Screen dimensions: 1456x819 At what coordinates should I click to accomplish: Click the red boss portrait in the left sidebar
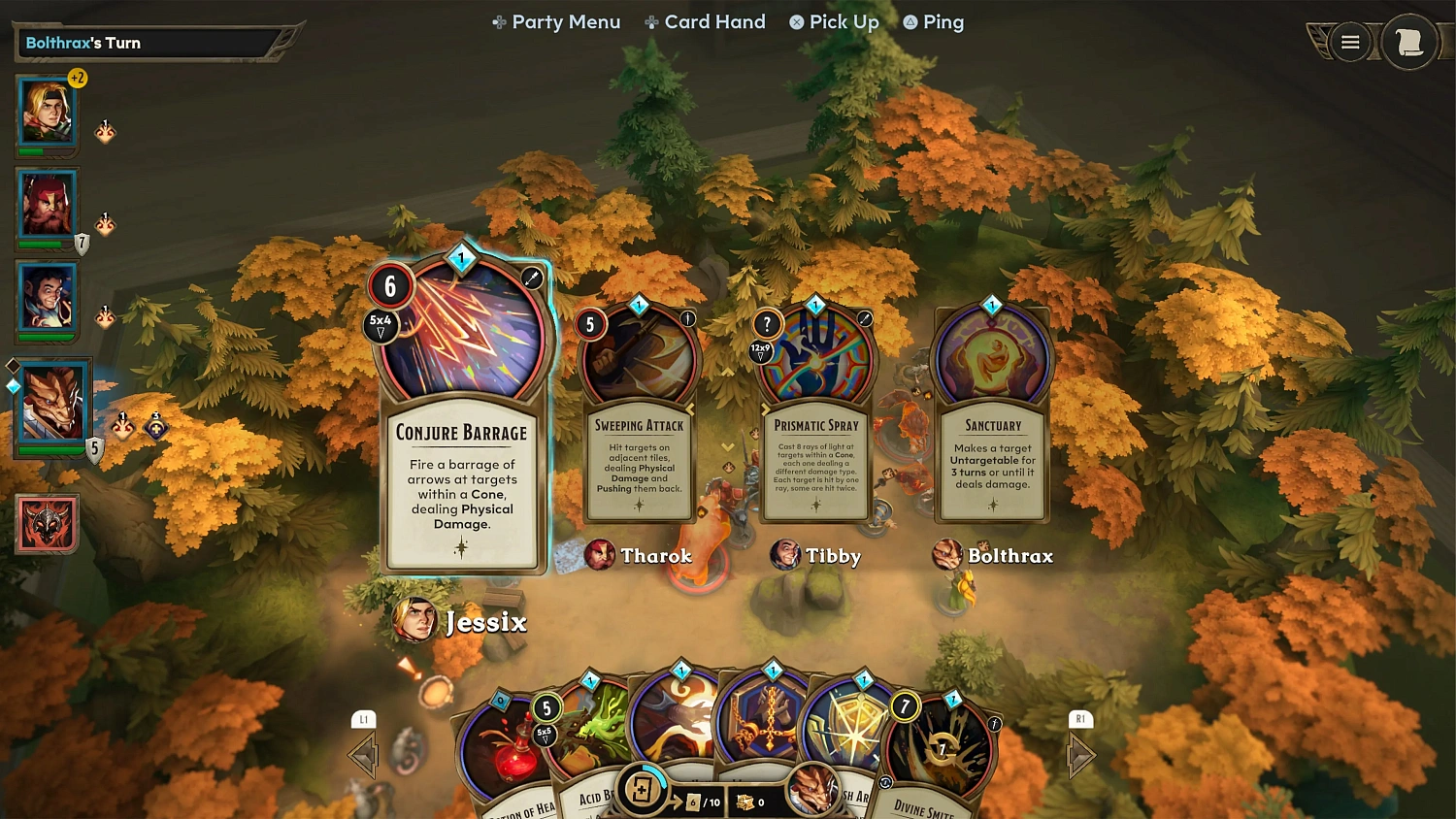(47, 524)
